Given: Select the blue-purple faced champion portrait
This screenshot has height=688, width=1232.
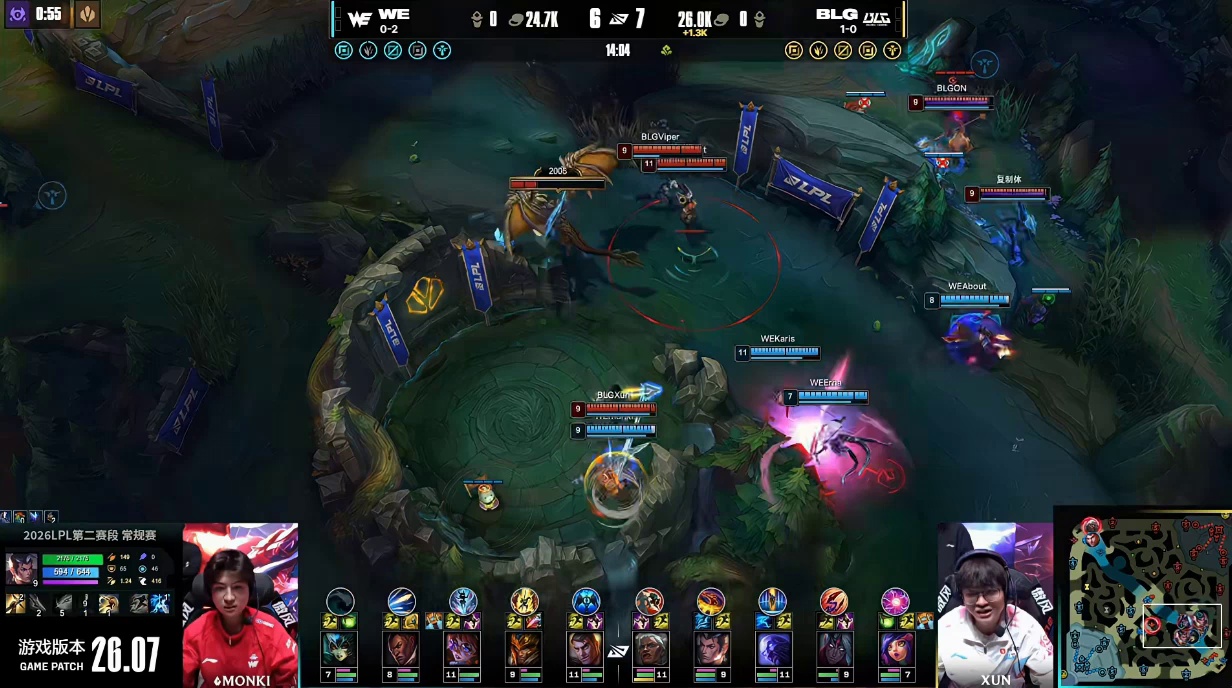Looking at the screenshot, I should [772, 649].
